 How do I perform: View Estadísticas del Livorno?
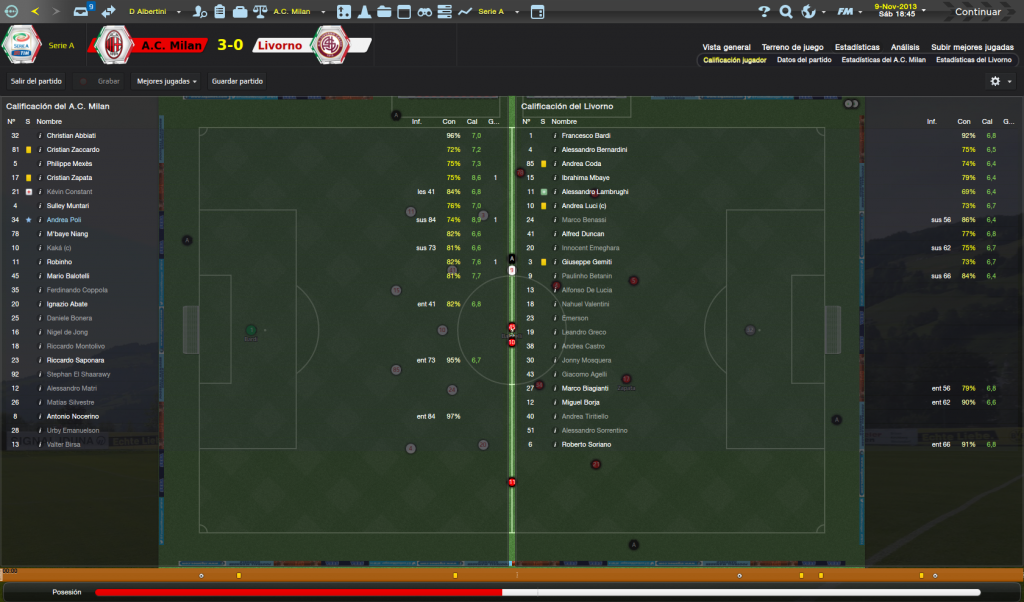click(x=973, y=60)
